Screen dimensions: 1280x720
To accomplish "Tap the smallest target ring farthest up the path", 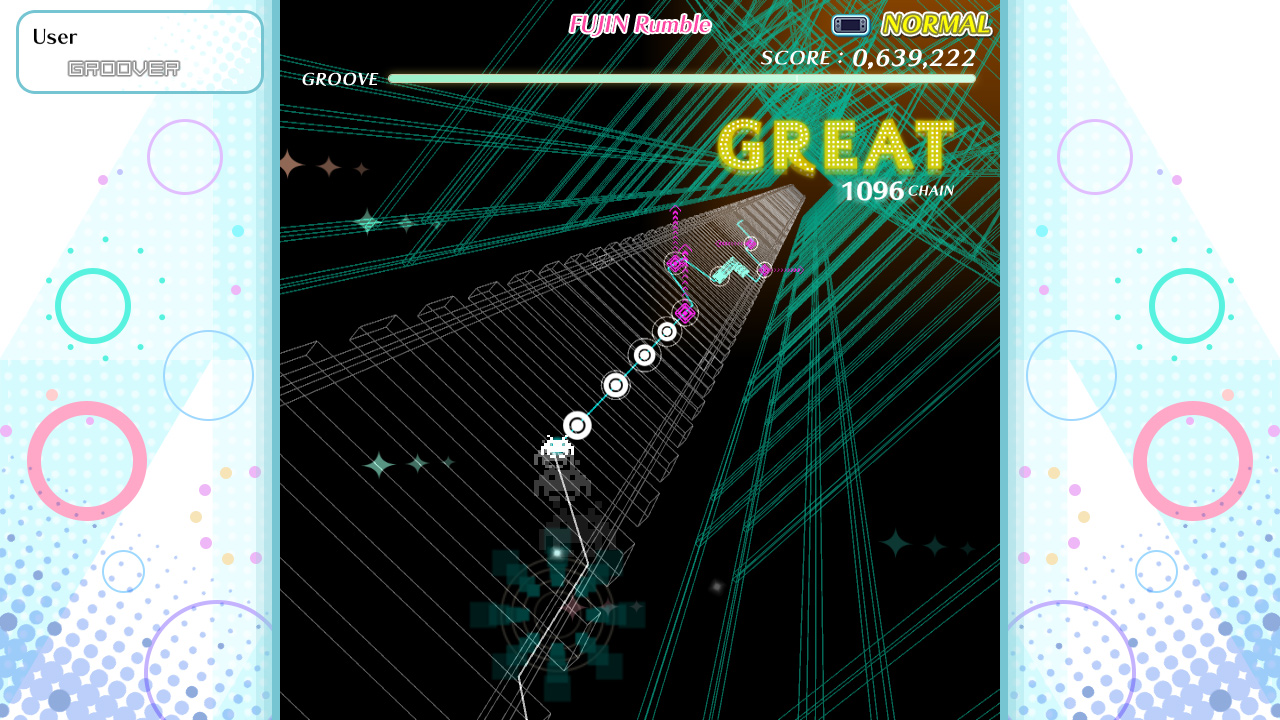I will click(667, 330).
